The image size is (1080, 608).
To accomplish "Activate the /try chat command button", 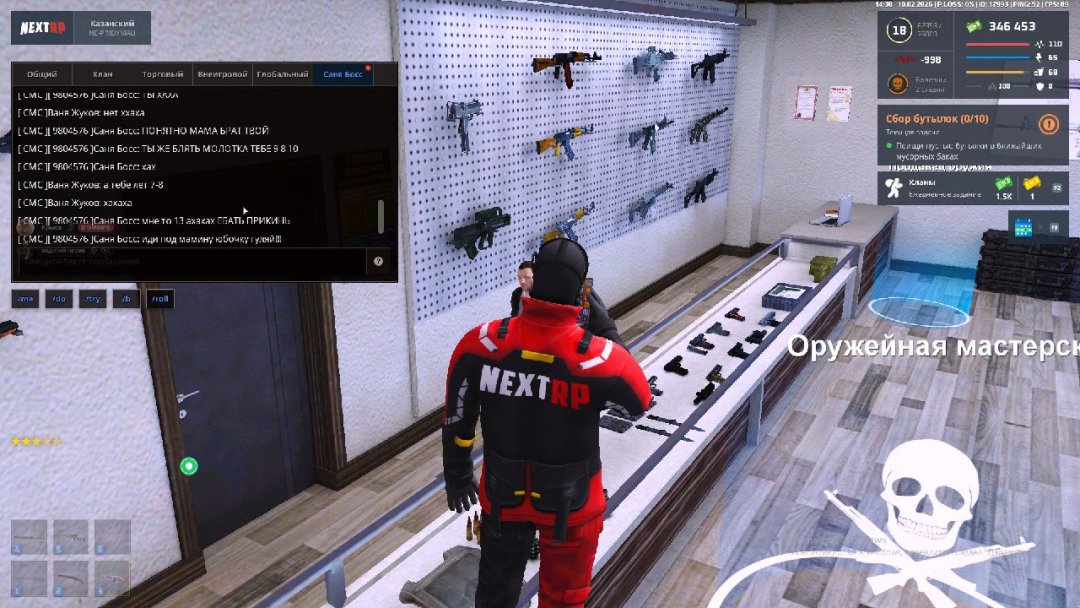I will [93, 299].
